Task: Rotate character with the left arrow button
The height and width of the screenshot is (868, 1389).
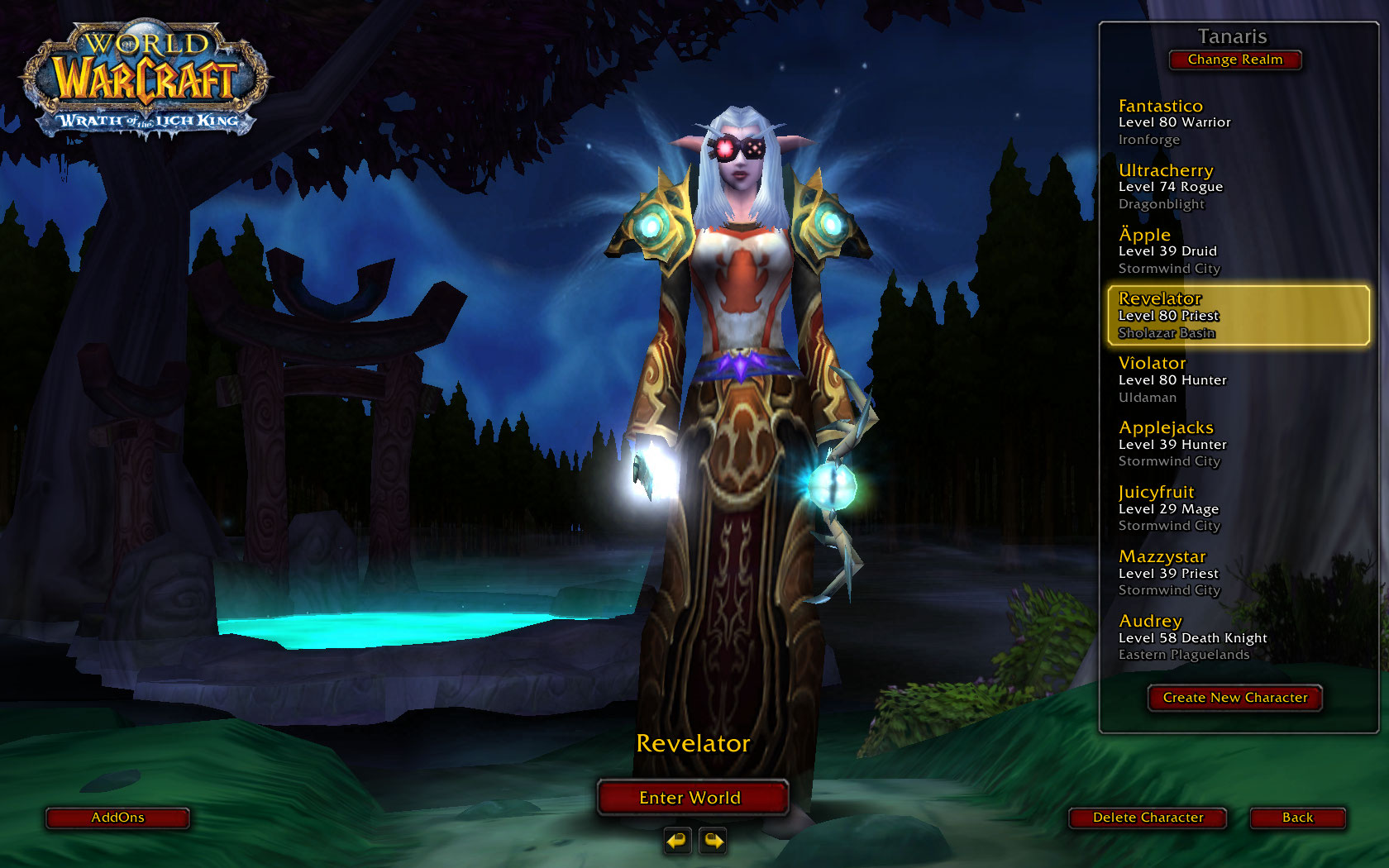Action: [x=677, y=841]
